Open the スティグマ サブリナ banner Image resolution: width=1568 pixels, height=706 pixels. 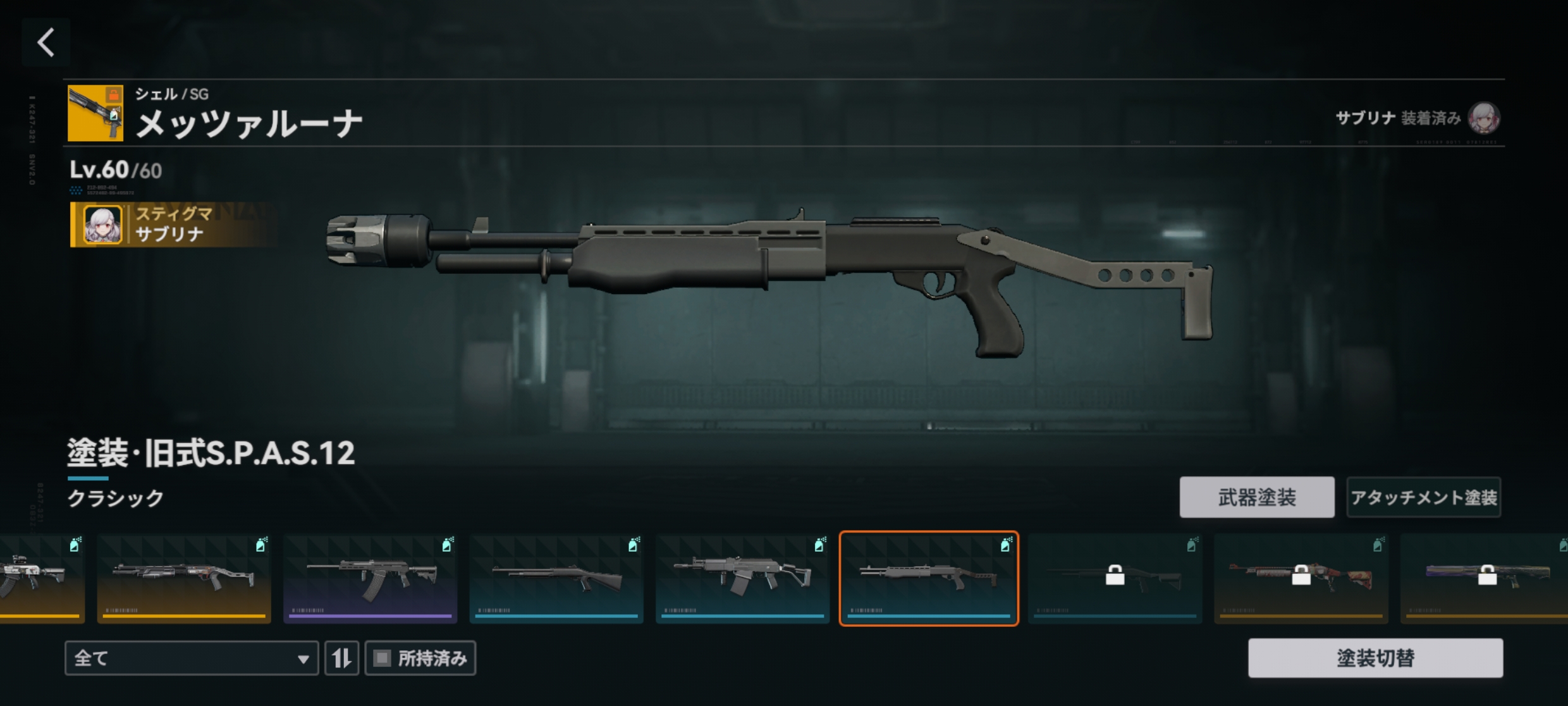[x=171, y=225]
